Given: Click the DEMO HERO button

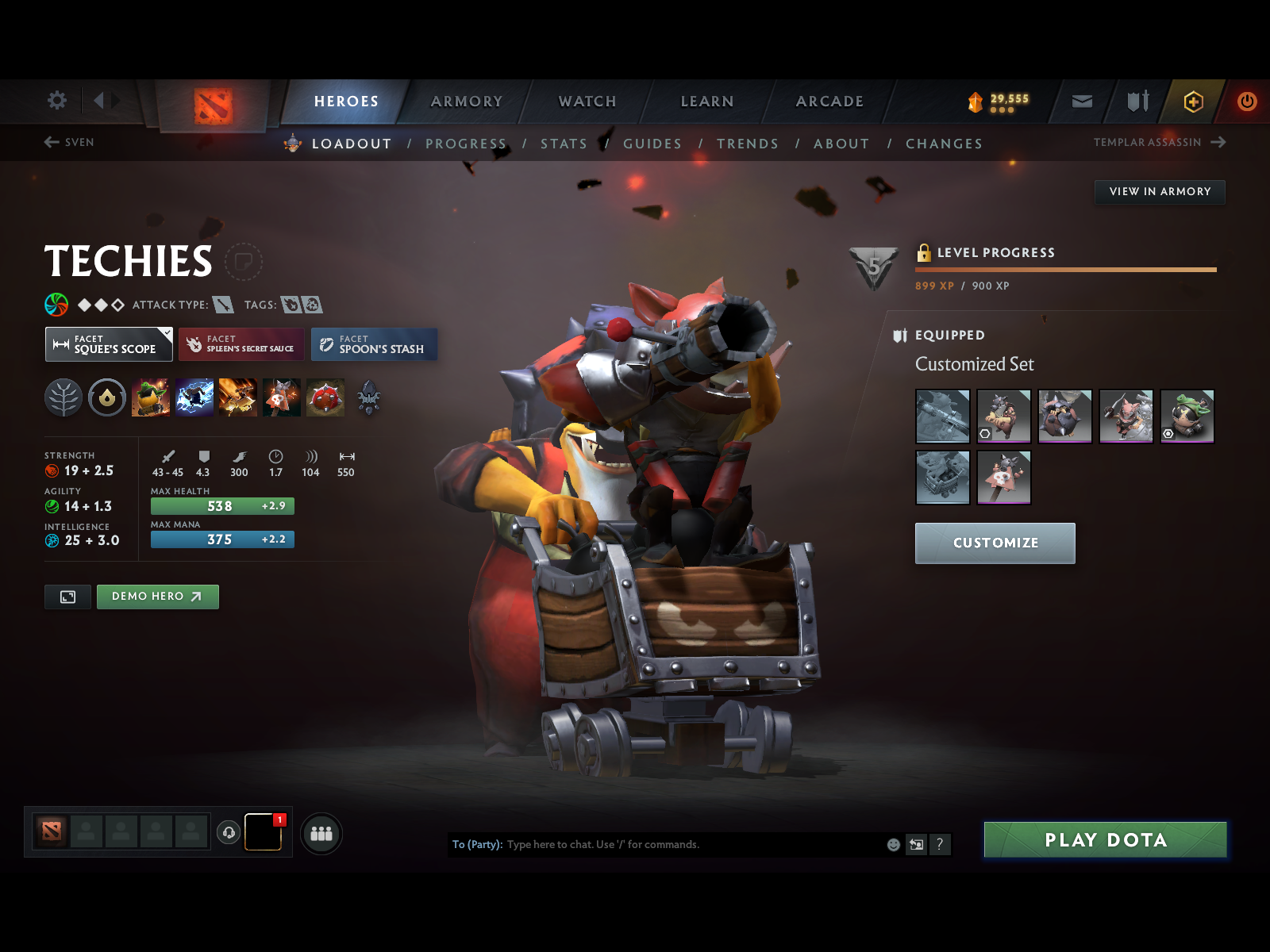Looking at the screenshot, I should point(156,597).
